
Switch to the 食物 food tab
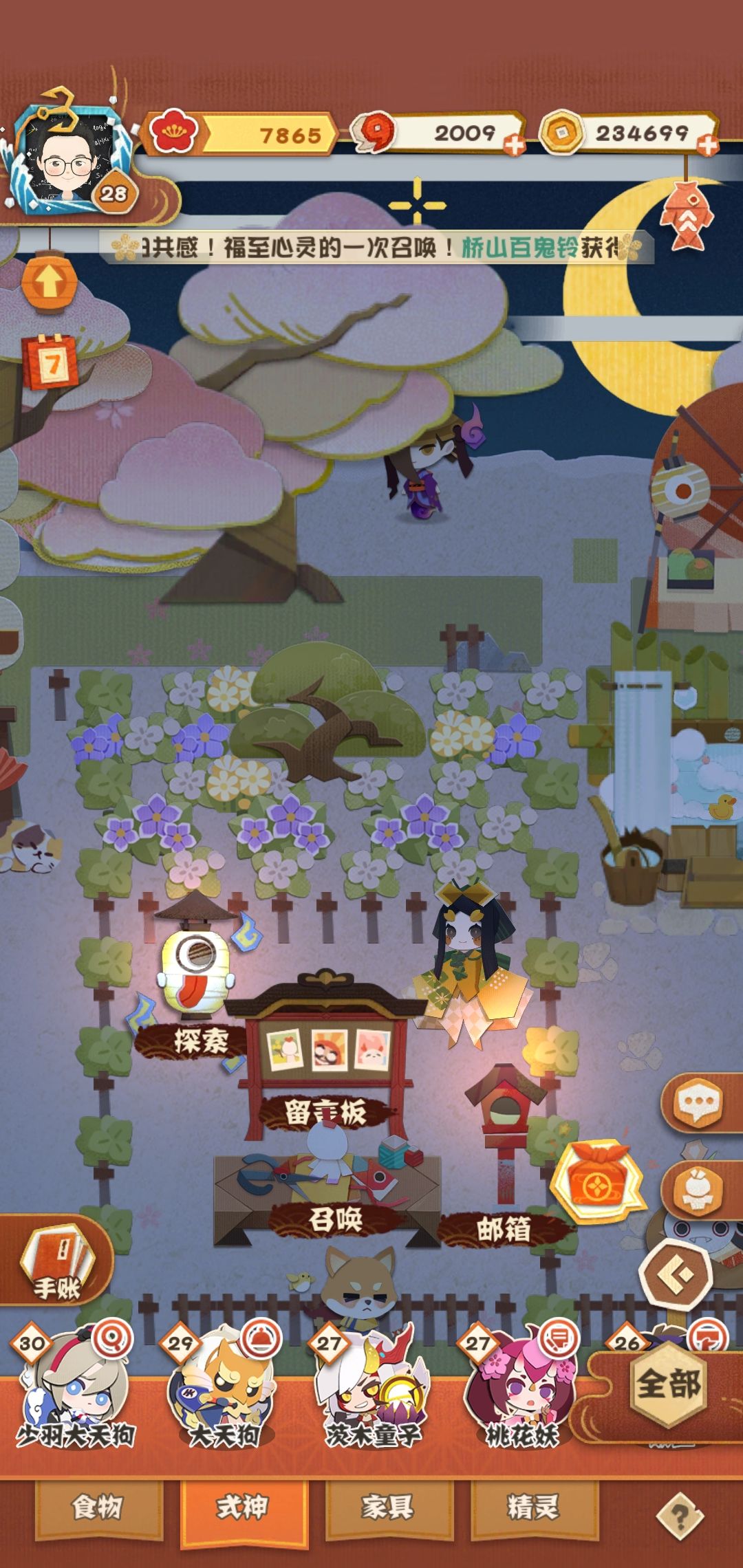click(98, 1507)
